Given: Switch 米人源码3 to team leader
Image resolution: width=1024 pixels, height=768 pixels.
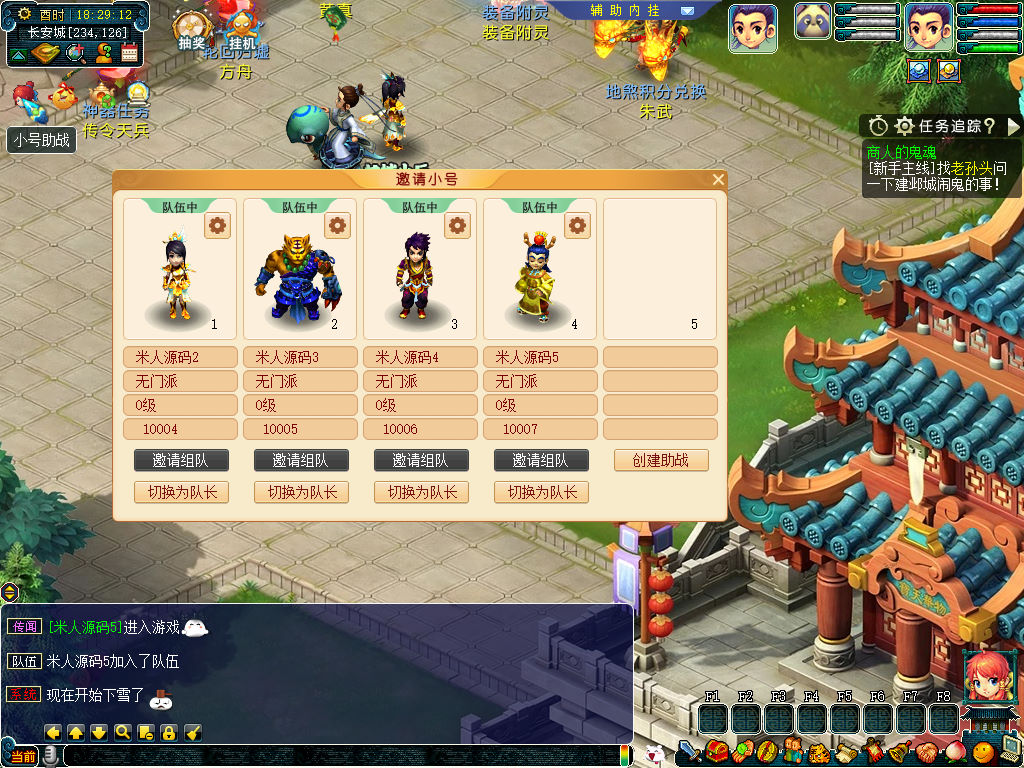Looking at the screenshot, I should tap(301, 492).
